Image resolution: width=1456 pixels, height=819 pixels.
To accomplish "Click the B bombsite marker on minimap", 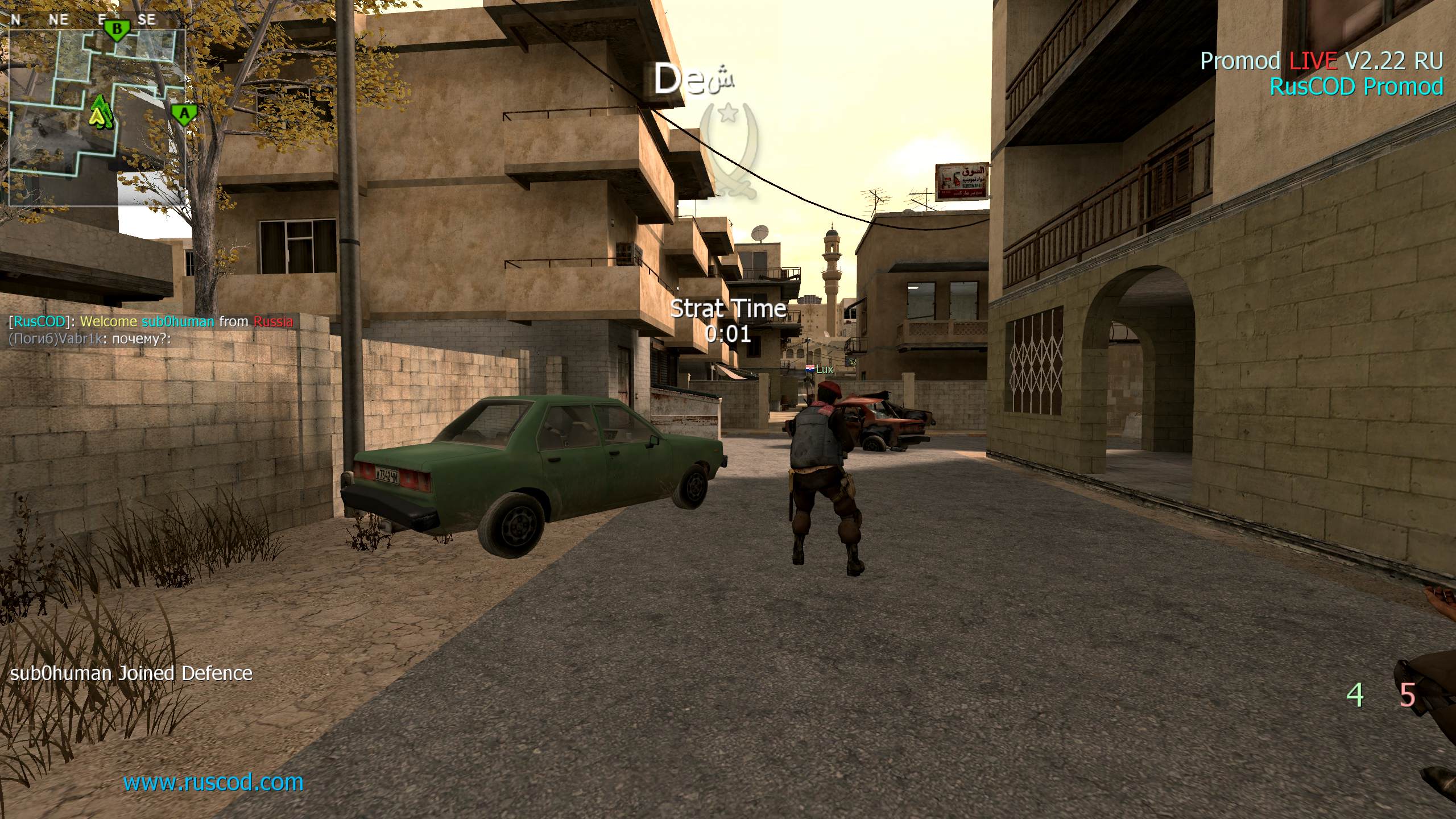I will [x=117, y=30].
